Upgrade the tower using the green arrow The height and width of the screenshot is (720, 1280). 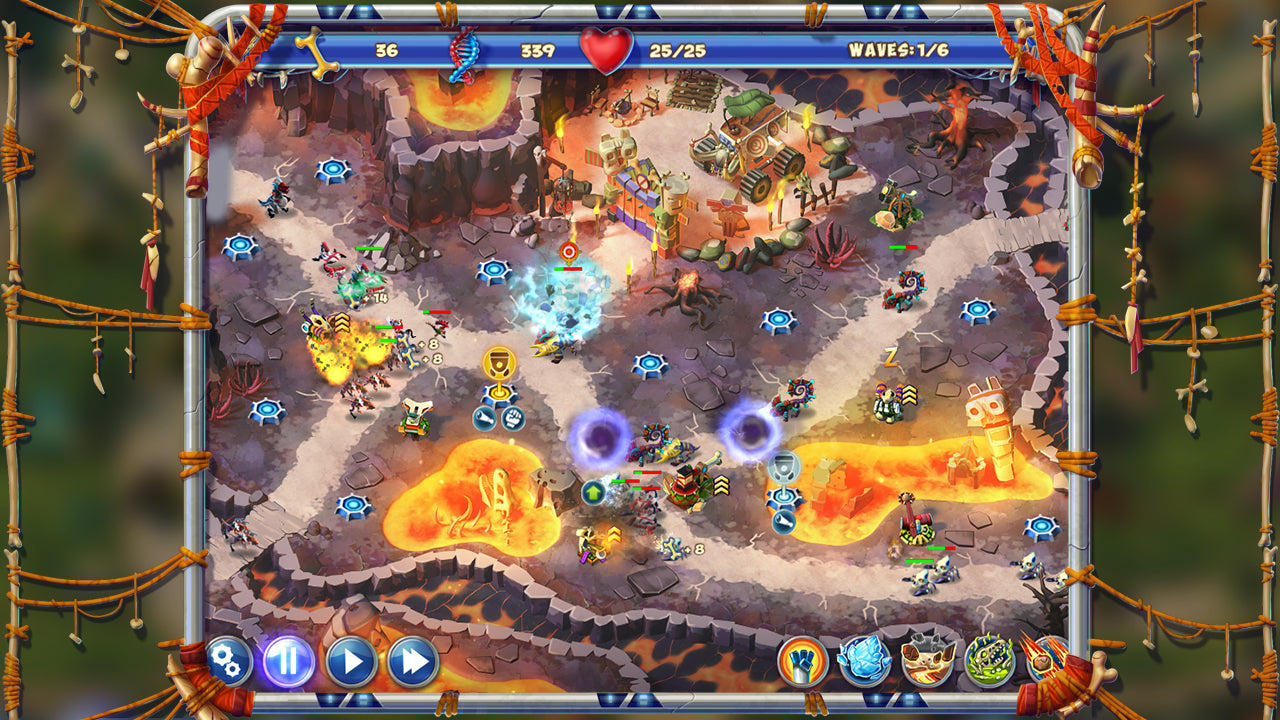[593, 490]
